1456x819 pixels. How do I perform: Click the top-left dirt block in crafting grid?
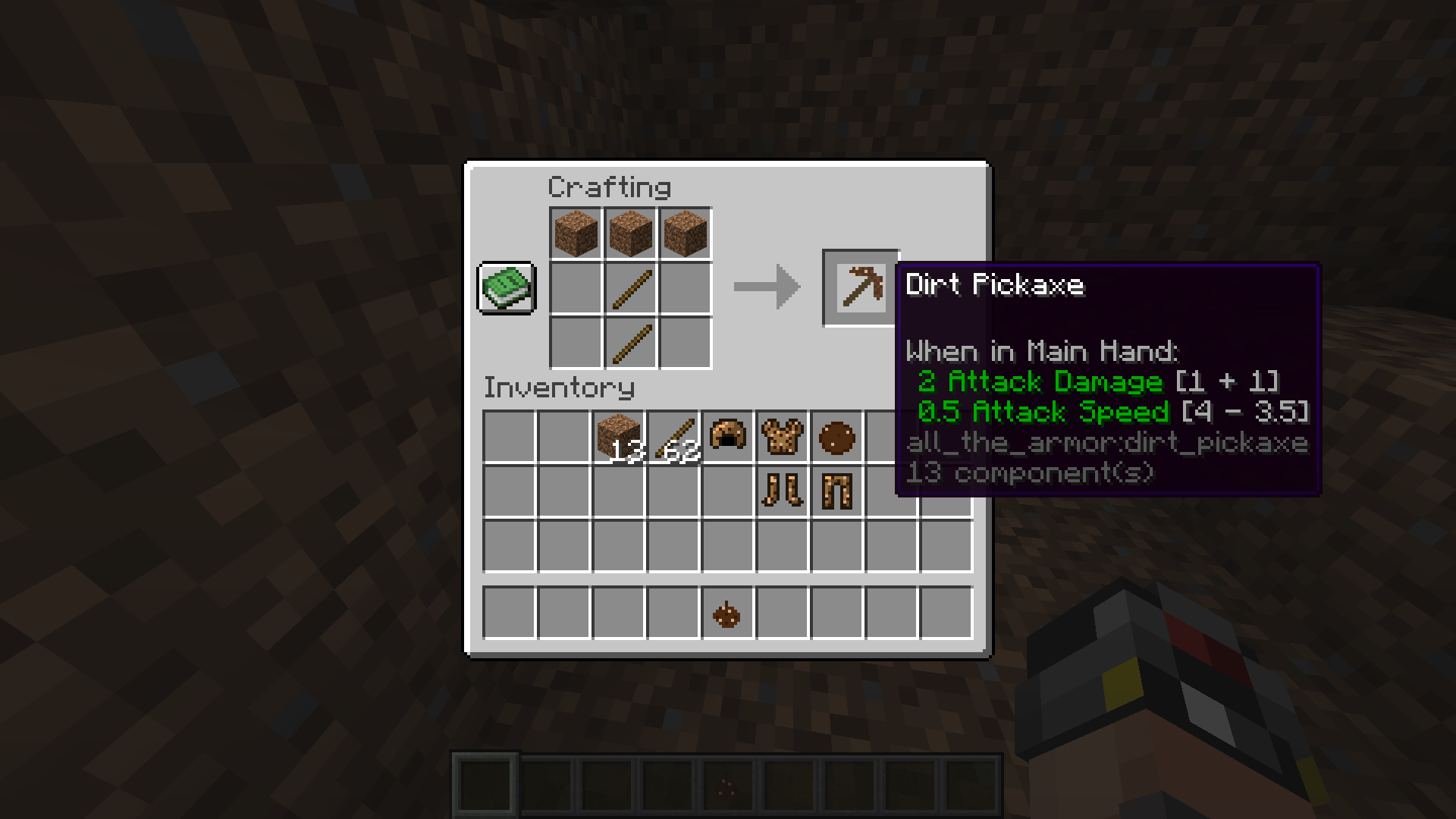[575, 234]
